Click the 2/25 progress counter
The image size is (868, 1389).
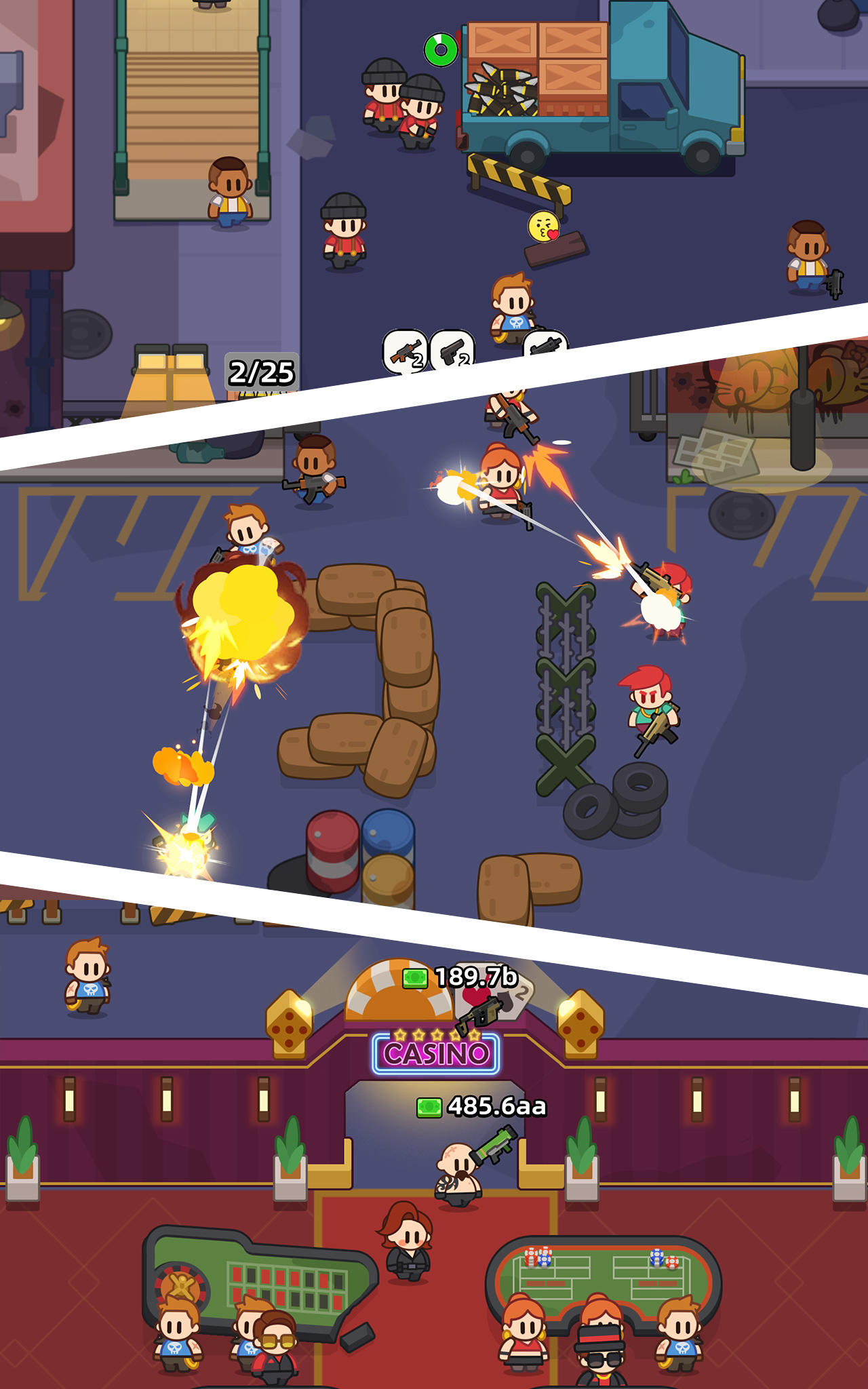(x=261, y=371)
